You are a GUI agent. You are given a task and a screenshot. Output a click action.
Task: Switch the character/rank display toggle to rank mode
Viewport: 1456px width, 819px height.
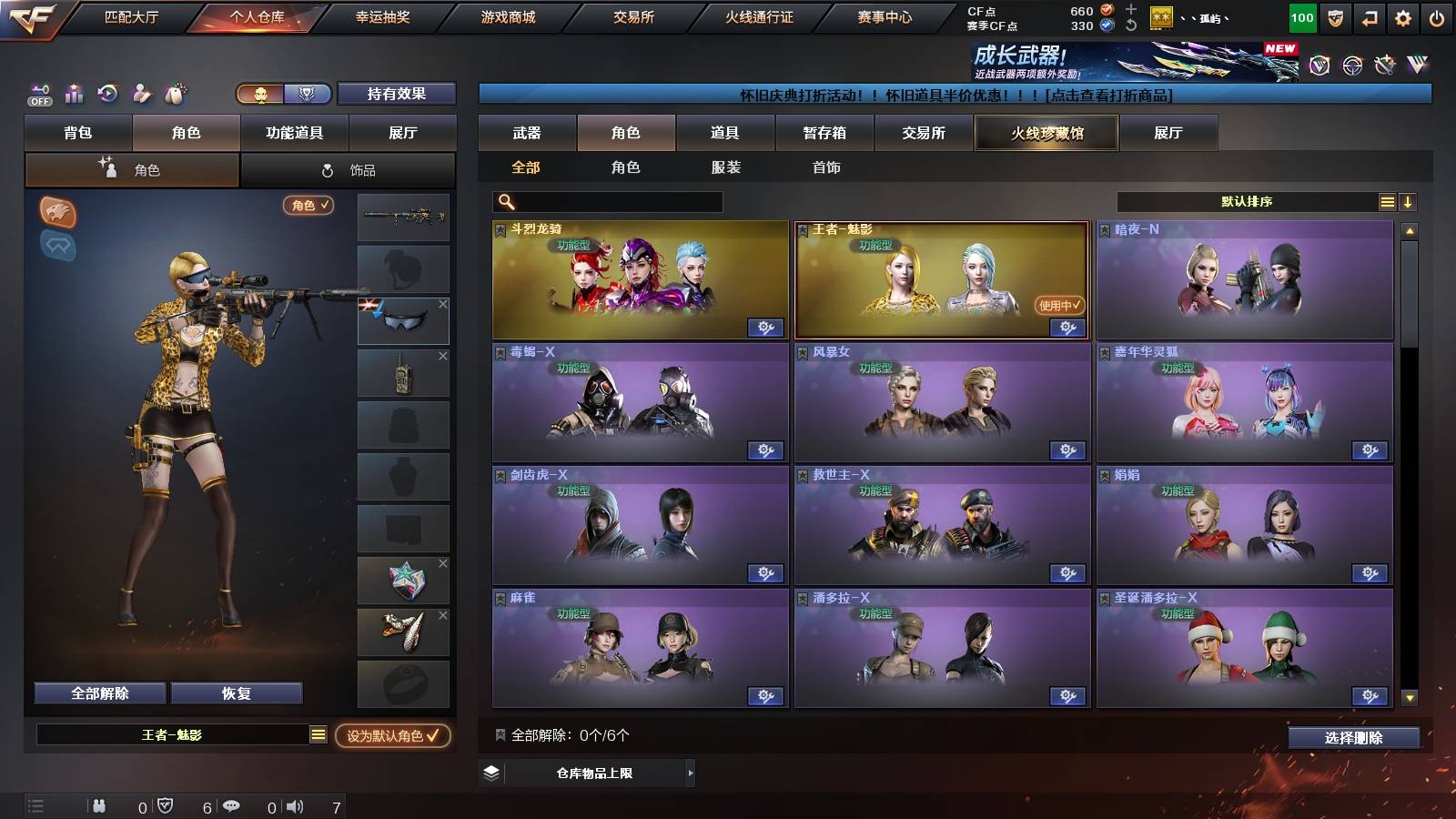tap(308, 94)
